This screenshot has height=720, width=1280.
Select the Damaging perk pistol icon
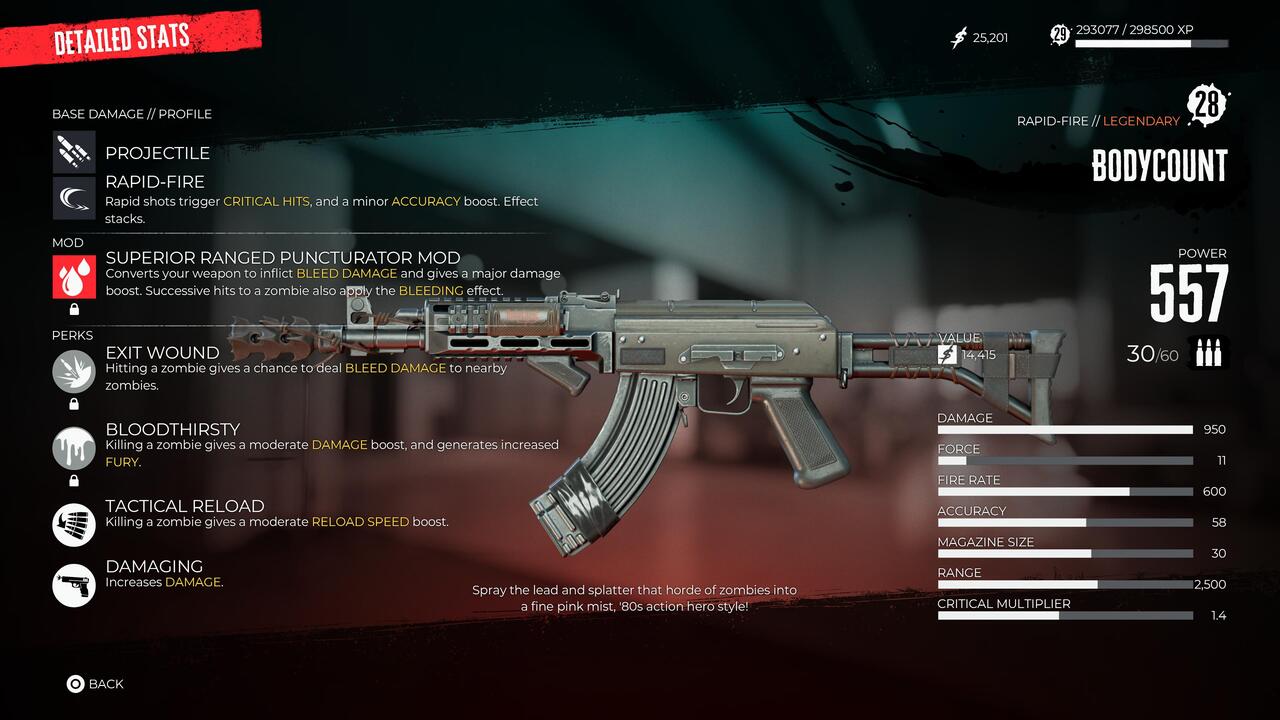[x=74, y=584]
